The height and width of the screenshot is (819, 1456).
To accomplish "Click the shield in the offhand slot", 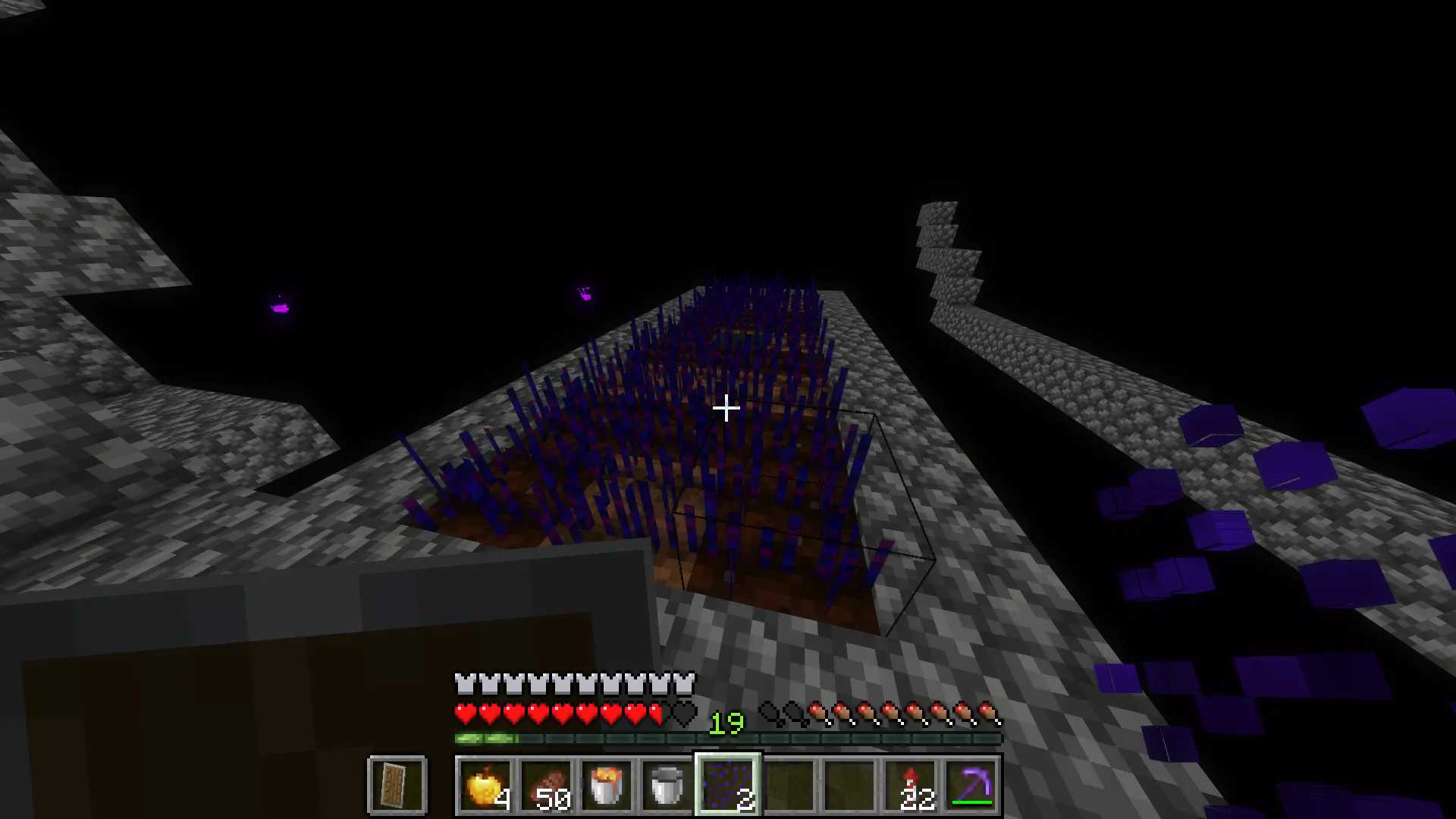I will 397,785.
